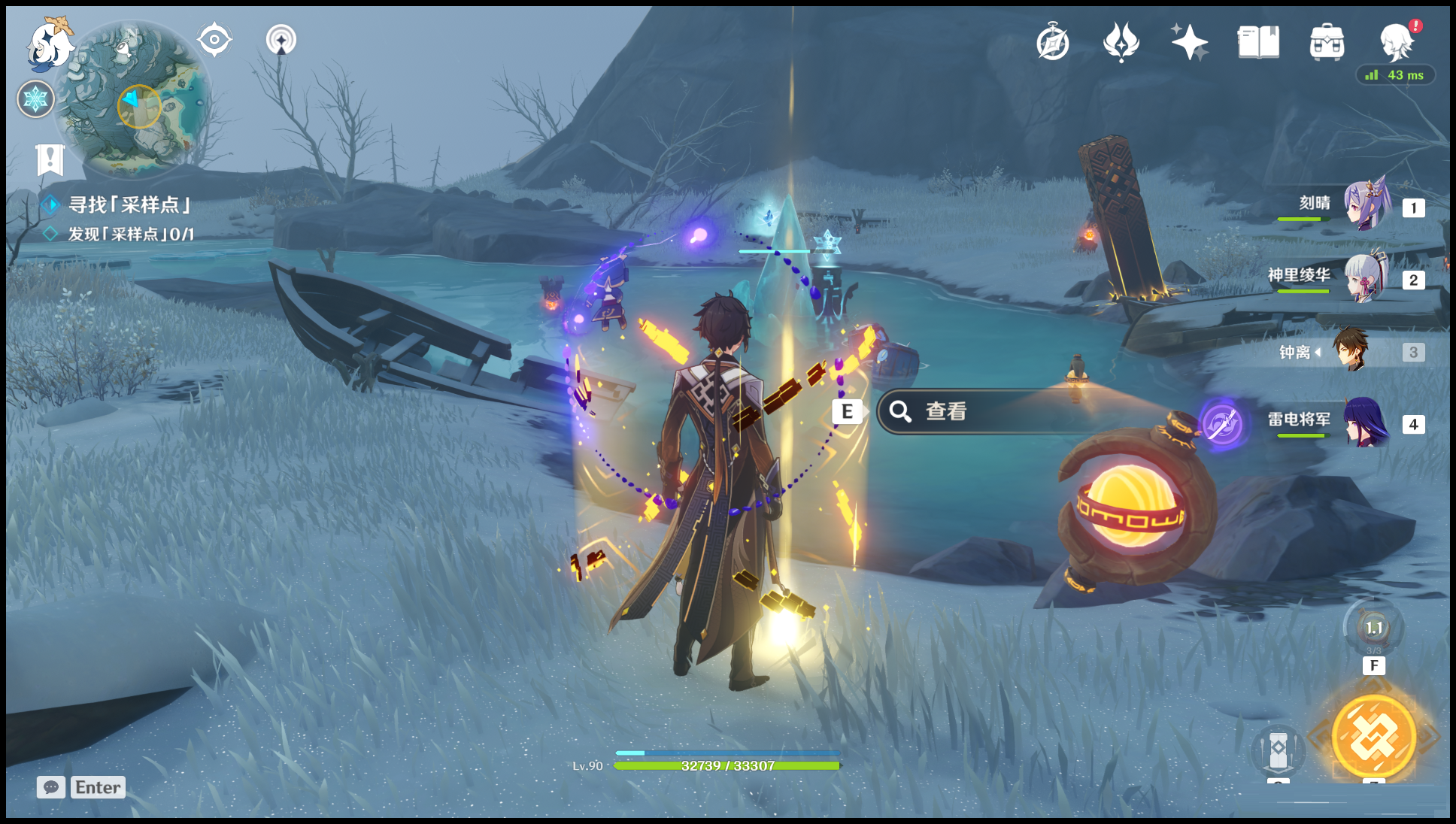
Task: Open the wish star icon
Action: click(1189, 42)
